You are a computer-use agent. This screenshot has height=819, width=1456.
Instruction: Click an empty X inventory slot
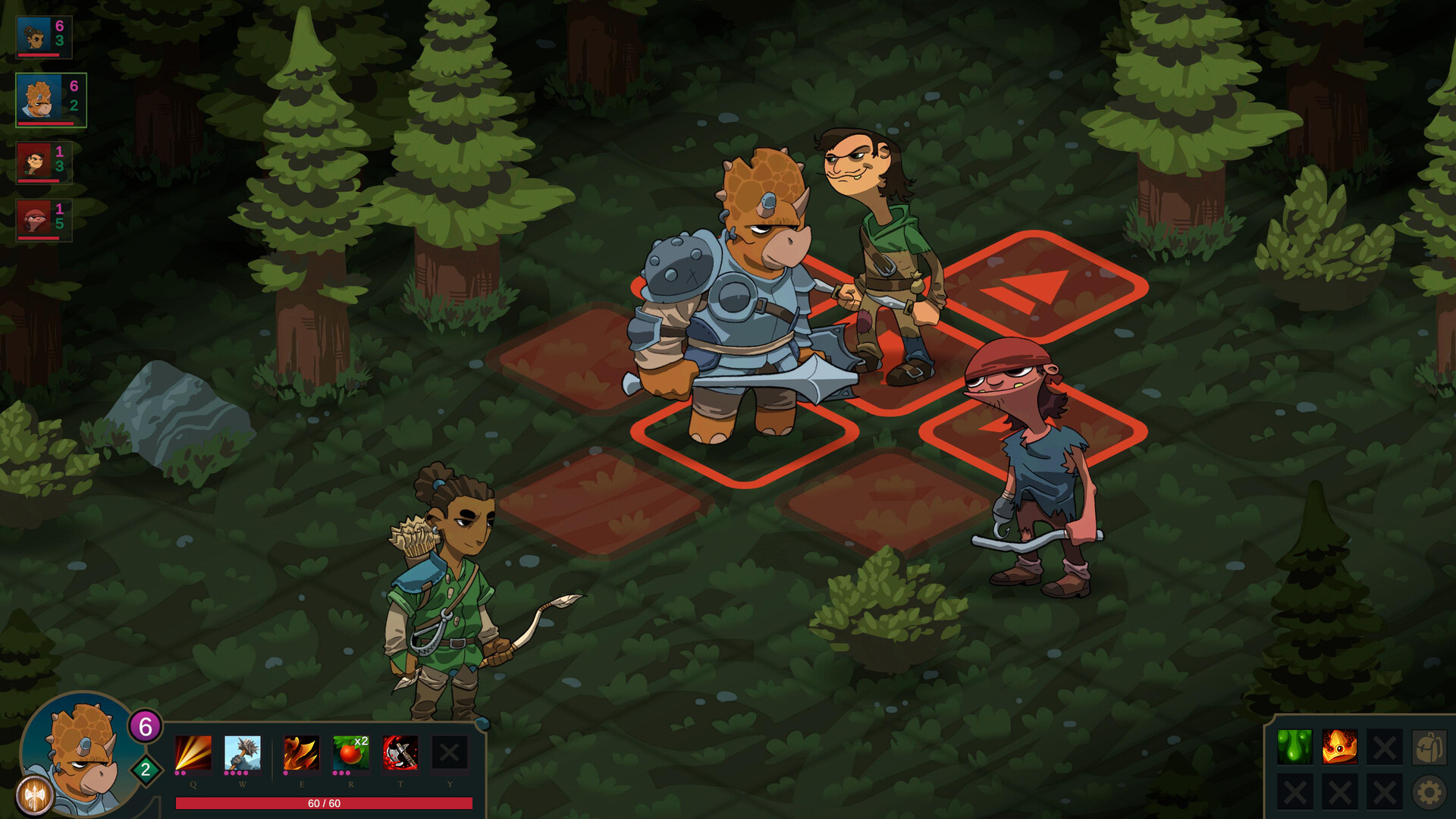pos(1385,747)
